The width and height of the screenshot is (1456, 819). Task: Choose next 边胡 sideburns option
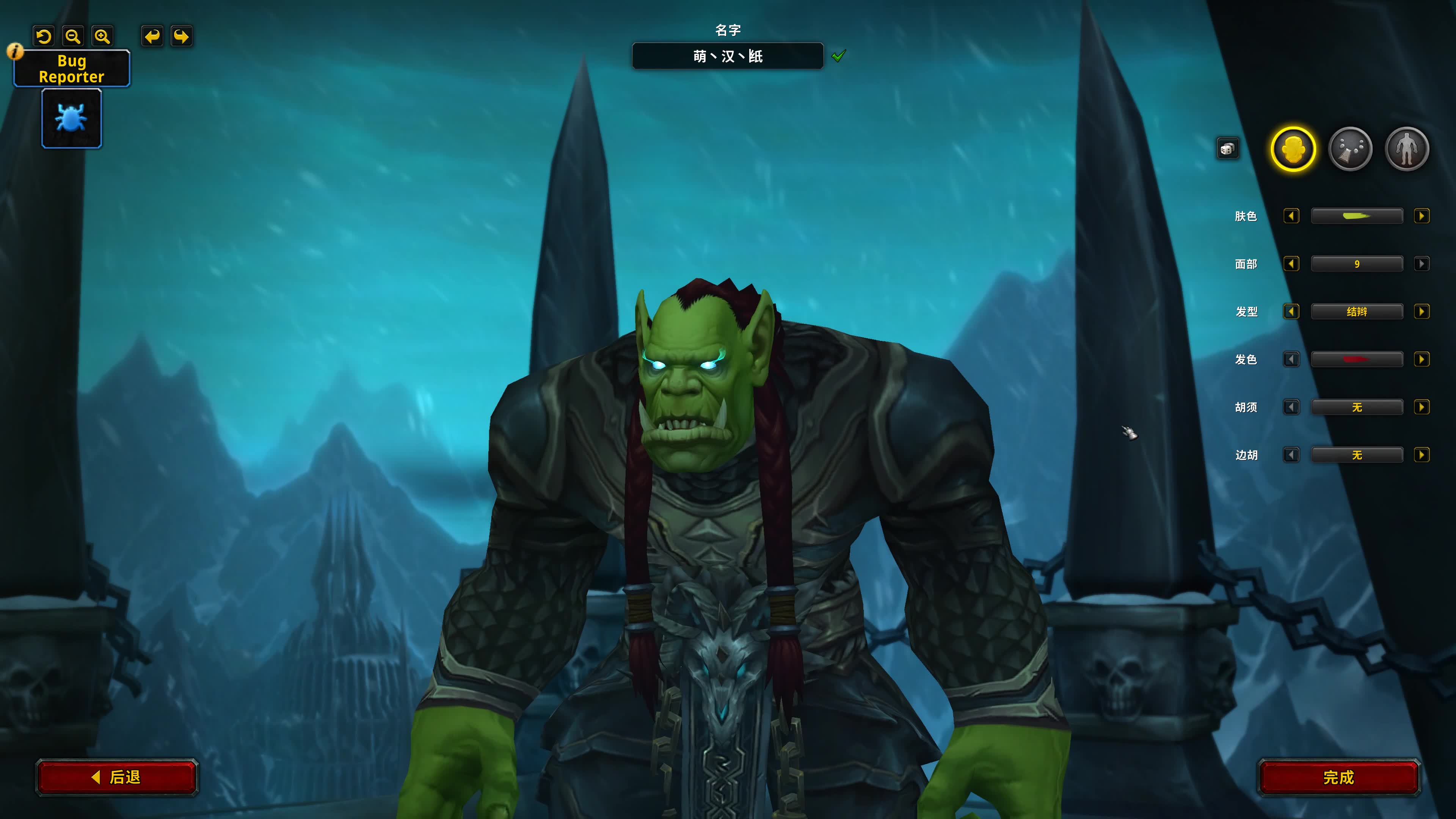click(x=1421, y=455)
